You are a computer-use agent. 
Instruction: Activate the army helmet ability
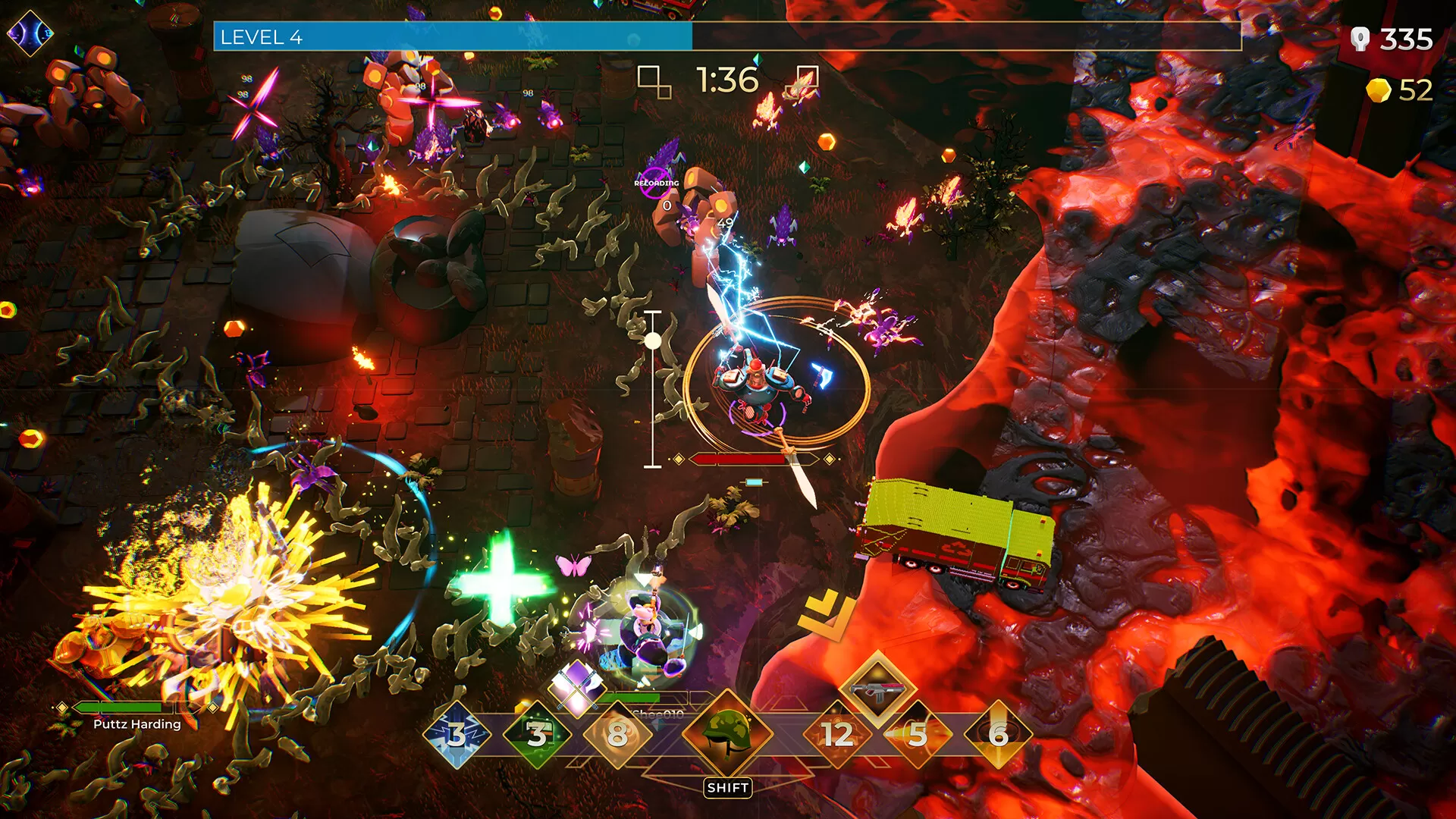click(727, 733)
